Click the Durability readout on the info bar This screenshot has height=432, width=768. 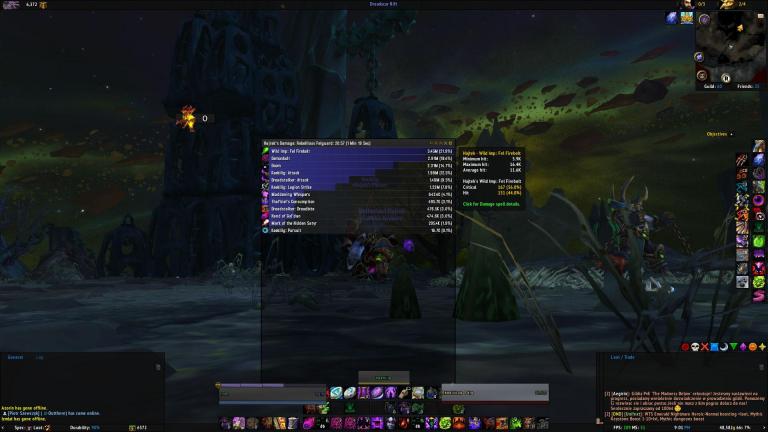pos(85,427)
